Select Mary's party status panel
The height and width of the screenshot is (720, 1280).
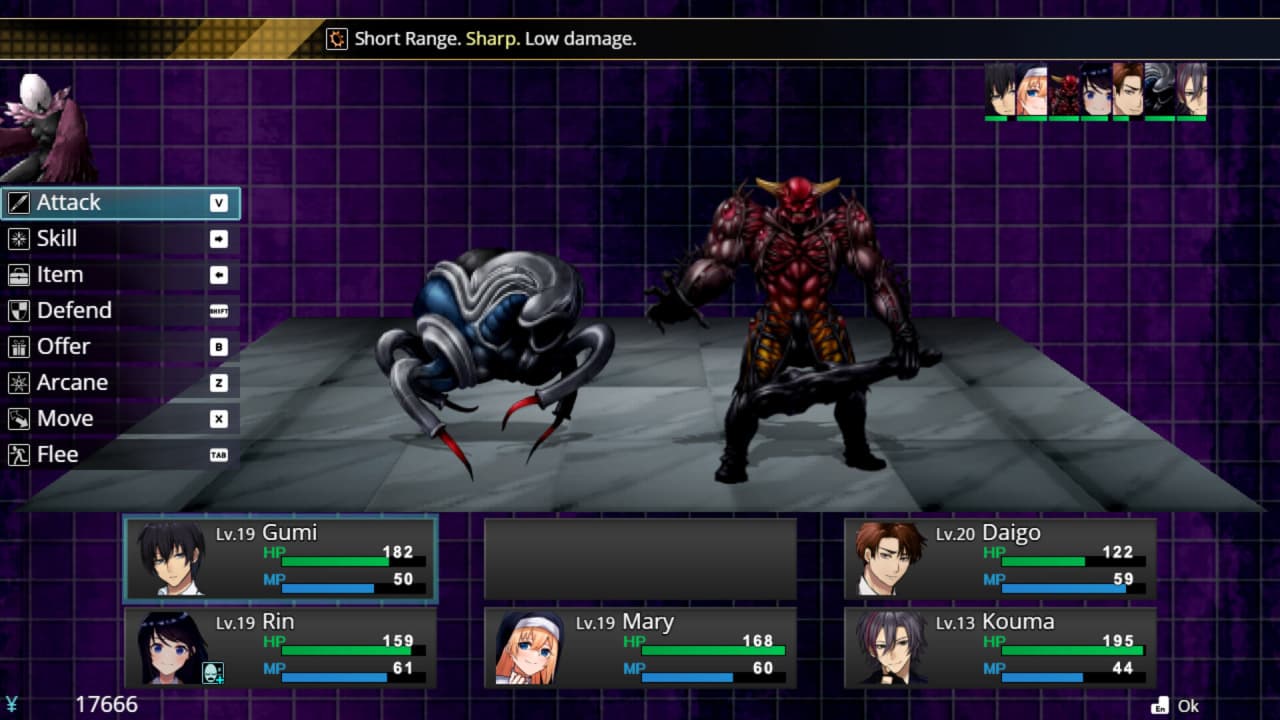(640, 648)
